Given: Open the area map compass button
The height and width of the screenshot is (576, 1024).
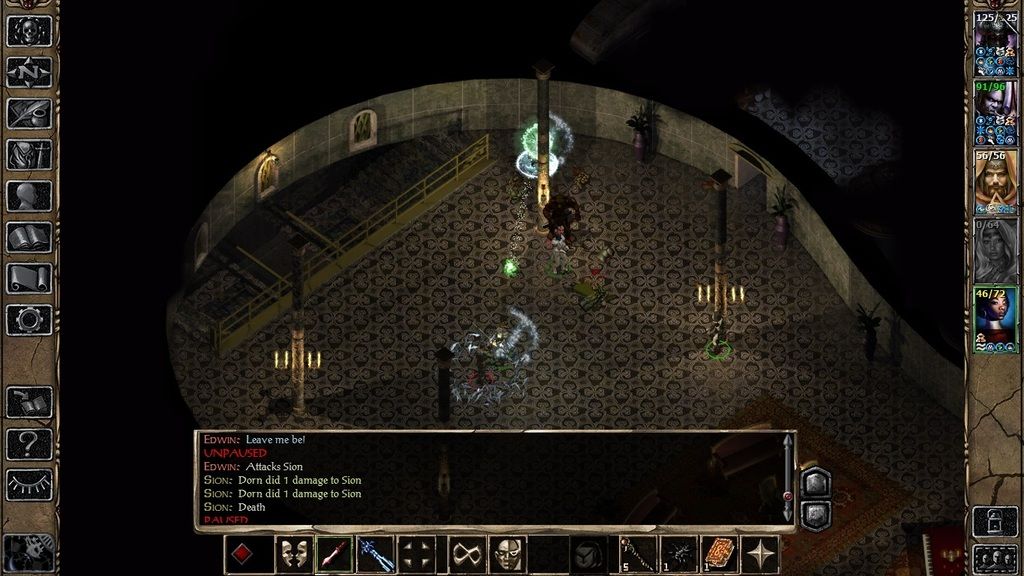Looking at the screenshot, I should pyautogui.click(x=29, y=72).
